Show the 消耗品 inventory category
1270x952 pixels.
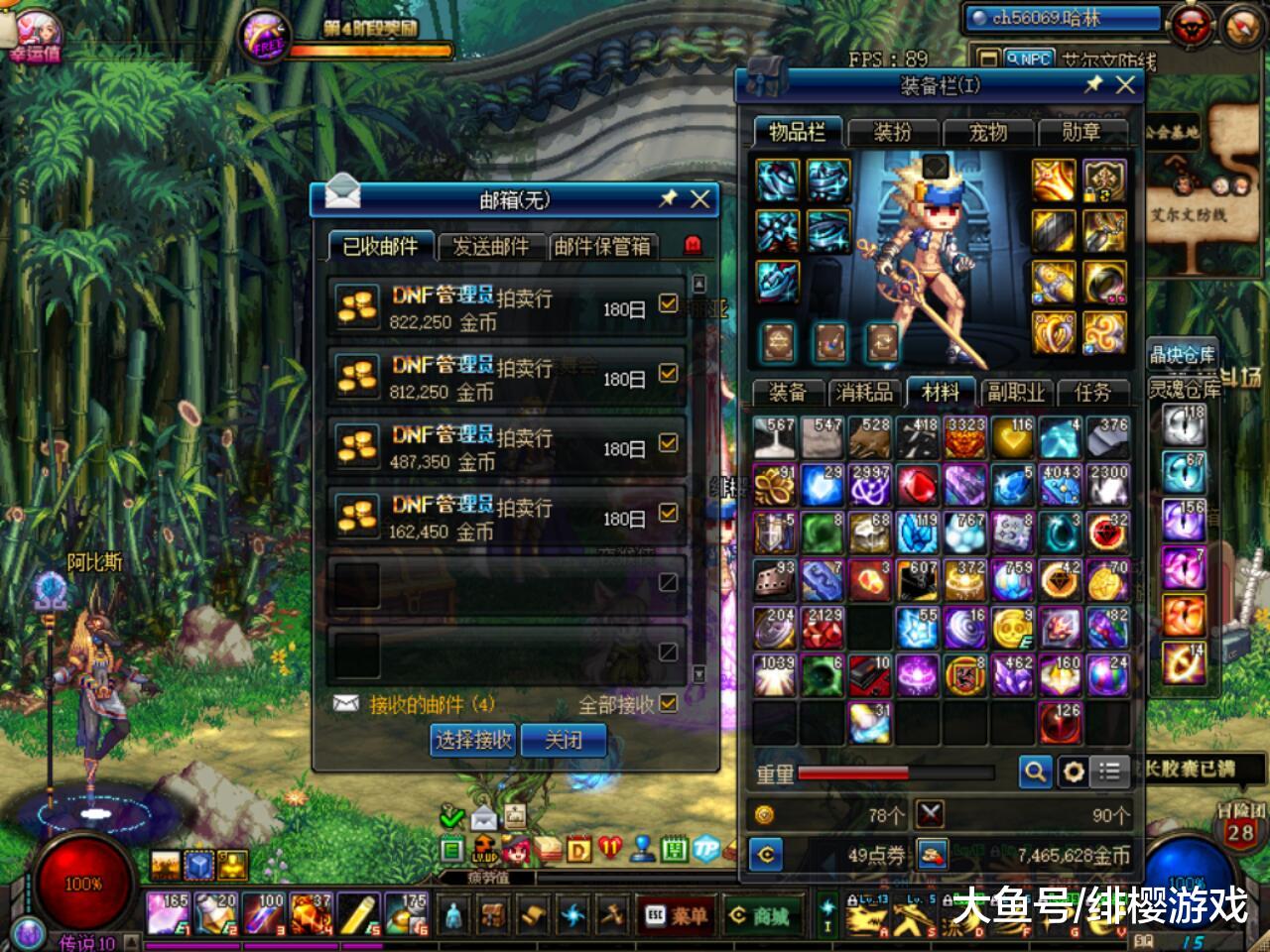[x=864, y=393]
